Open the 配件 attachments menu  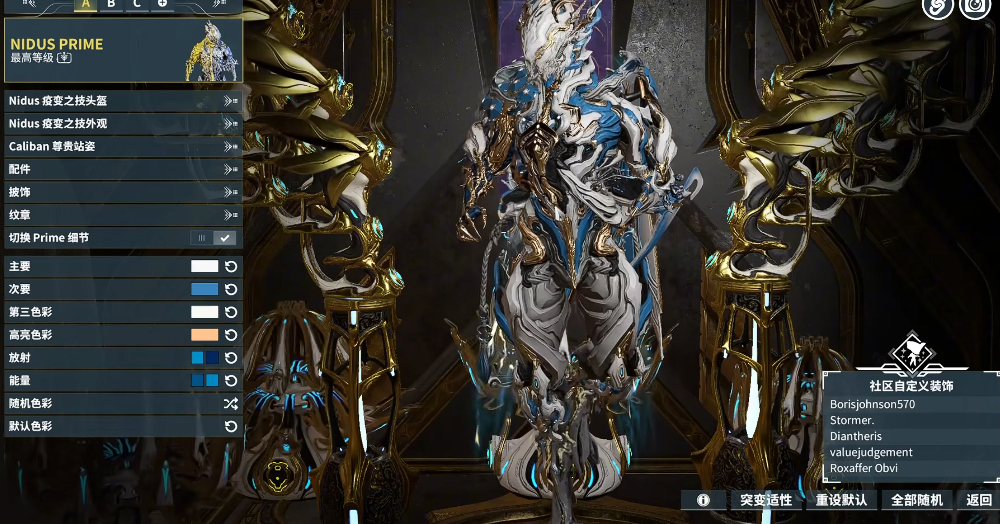pyautogui.click(x=122, y=170)
